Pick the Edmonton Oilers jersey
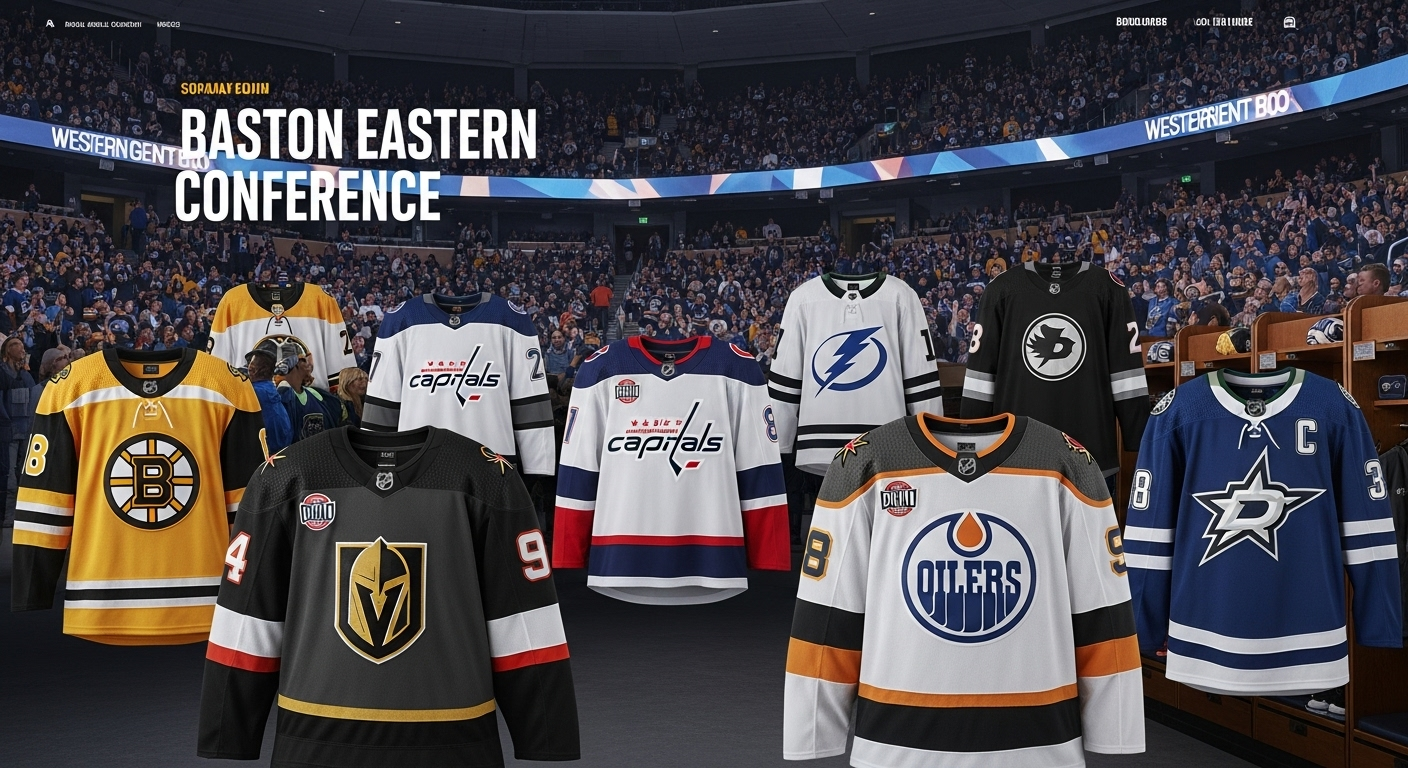 coord(965,590)
